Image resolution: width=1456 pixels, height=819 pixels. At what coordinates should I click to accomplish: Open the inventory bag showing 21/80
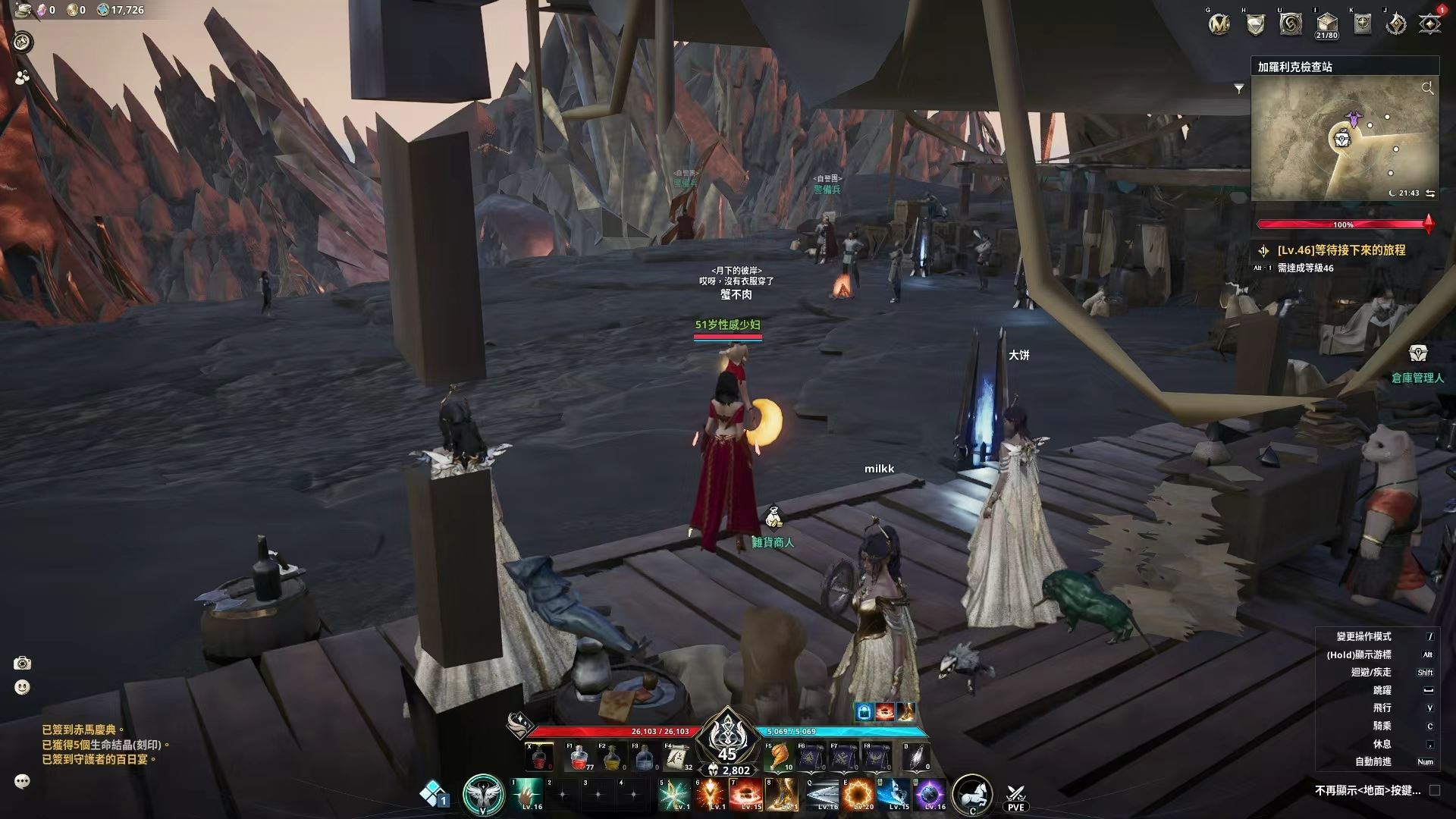coord(1326,24)
